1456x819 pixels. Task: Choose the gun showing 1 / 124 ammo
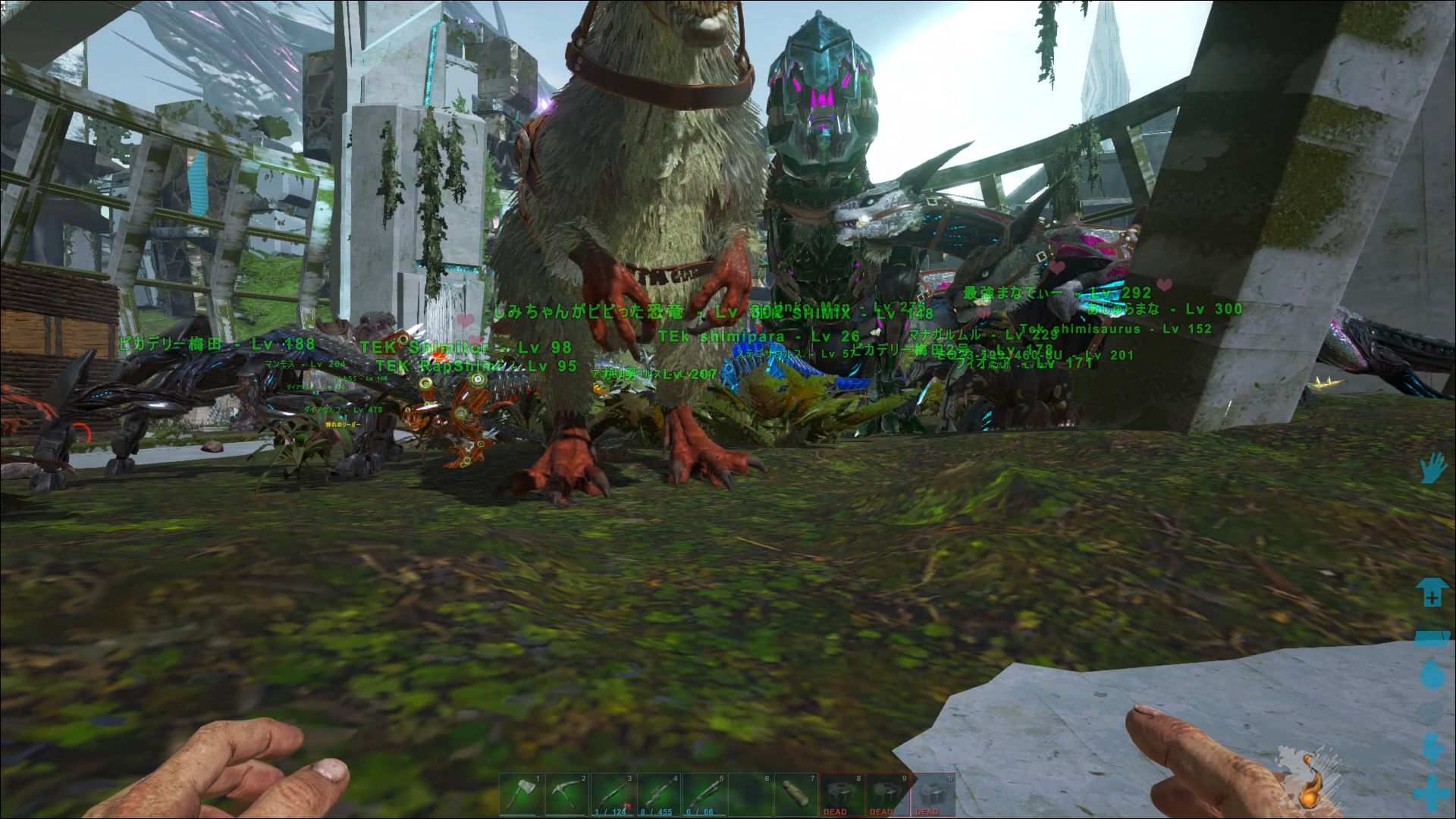[613, 795]
